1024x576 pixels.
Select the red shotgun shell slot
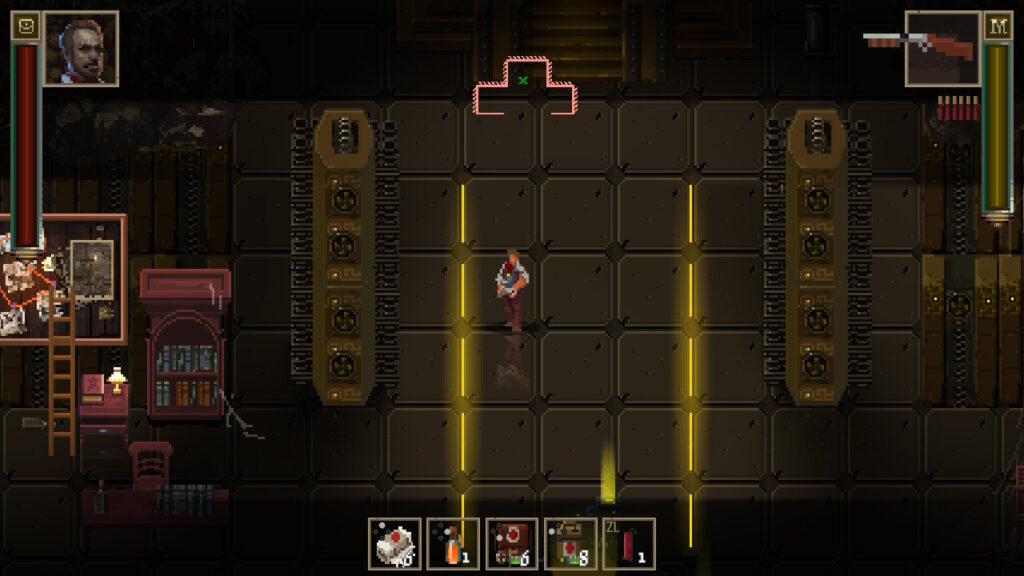(629, 543)
